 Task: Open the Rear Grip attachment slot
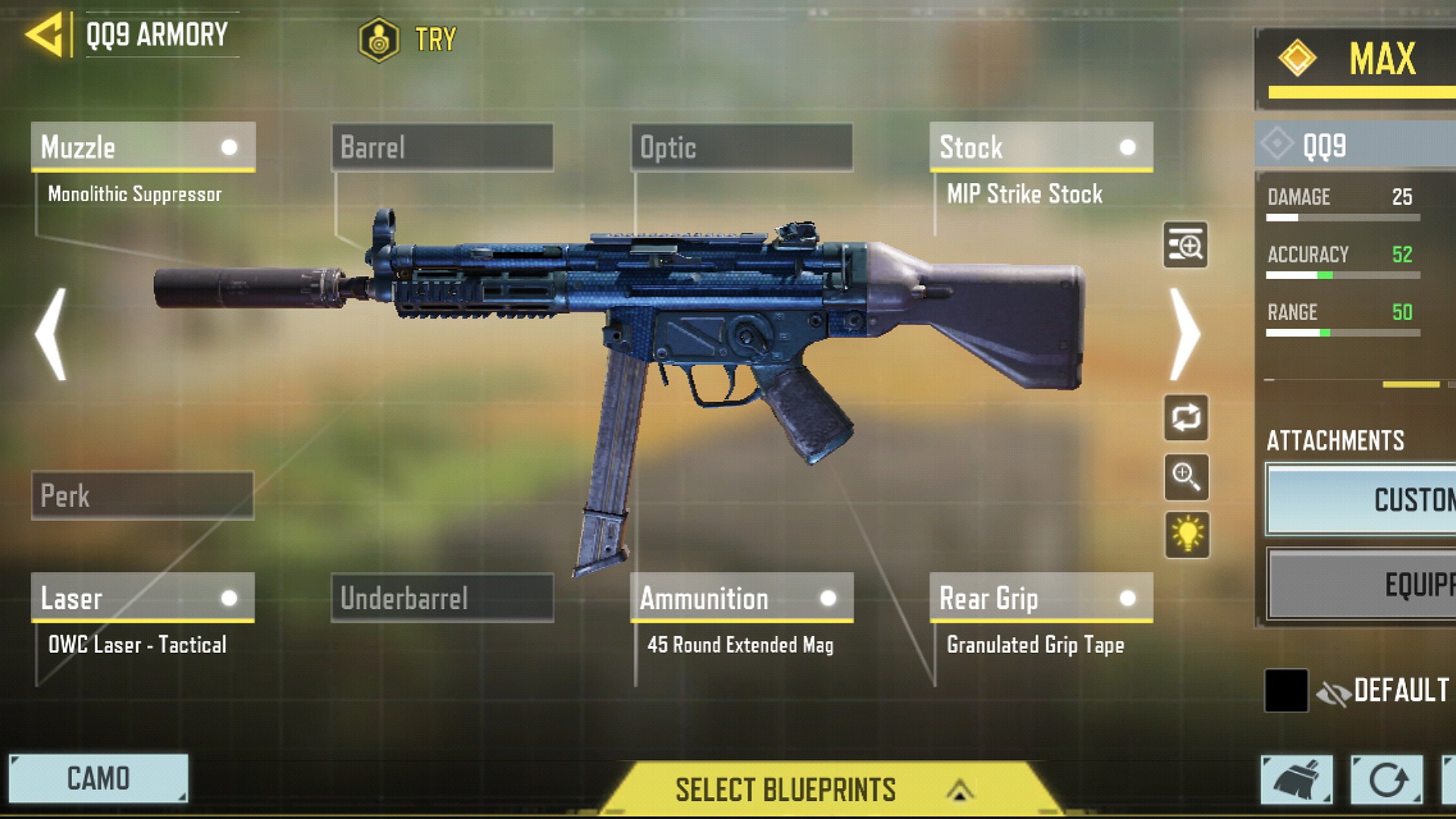1041,598
